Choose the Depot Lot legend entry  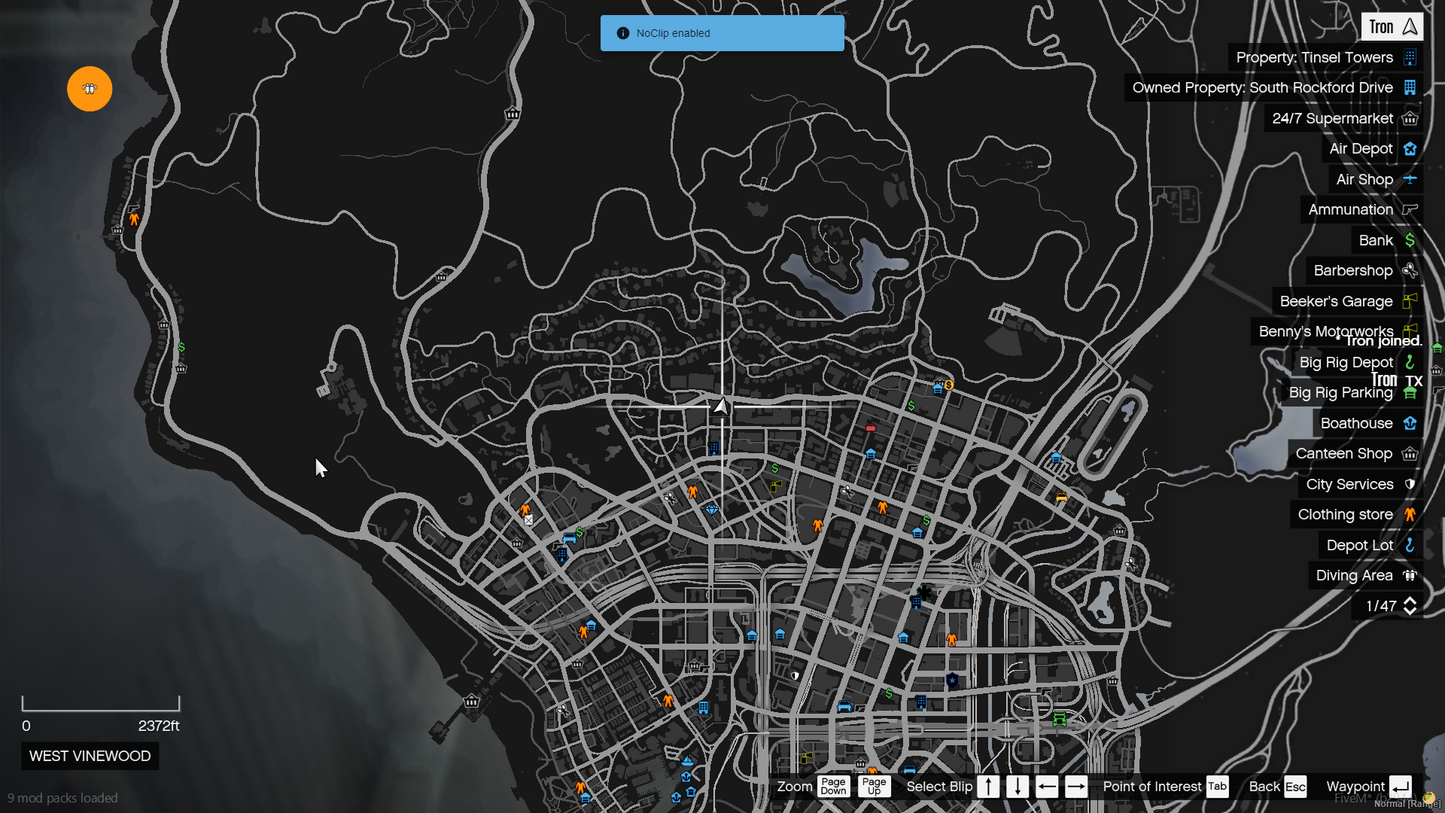coord(1359,546)
